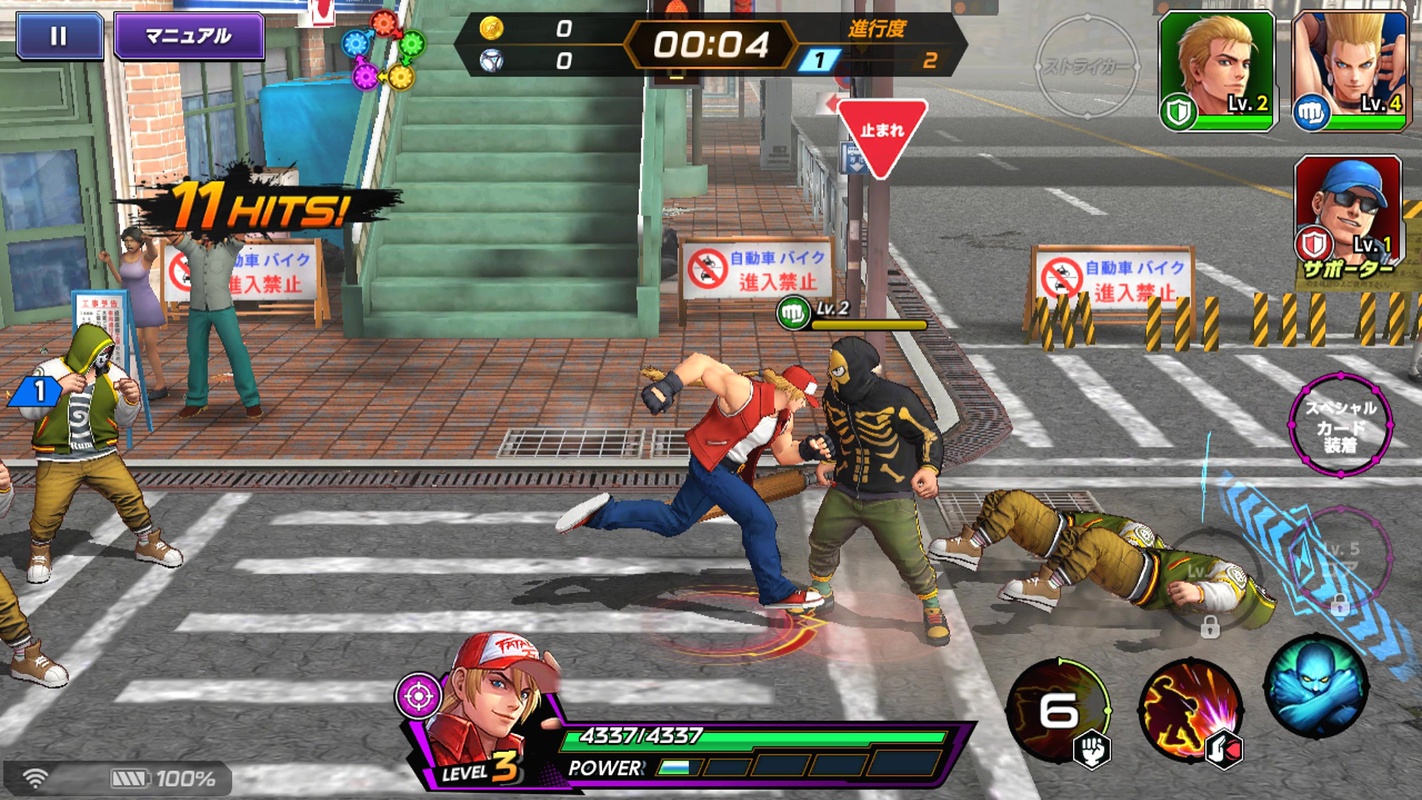Open the colored gears affinity chart

[x=383, y=50]
